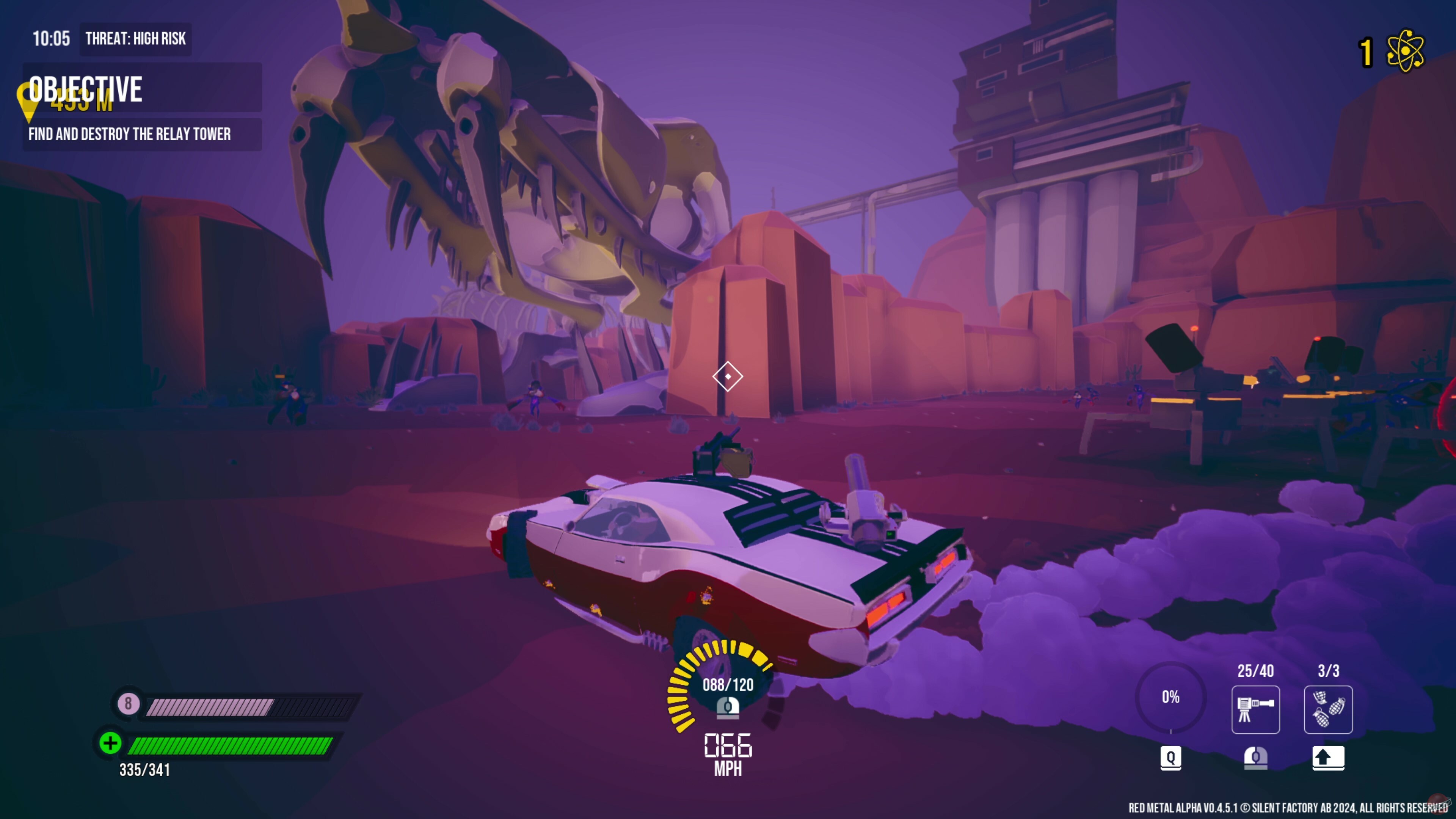
Task: Click the 0% boost charge ring
Action: [x=1171, y=698]
